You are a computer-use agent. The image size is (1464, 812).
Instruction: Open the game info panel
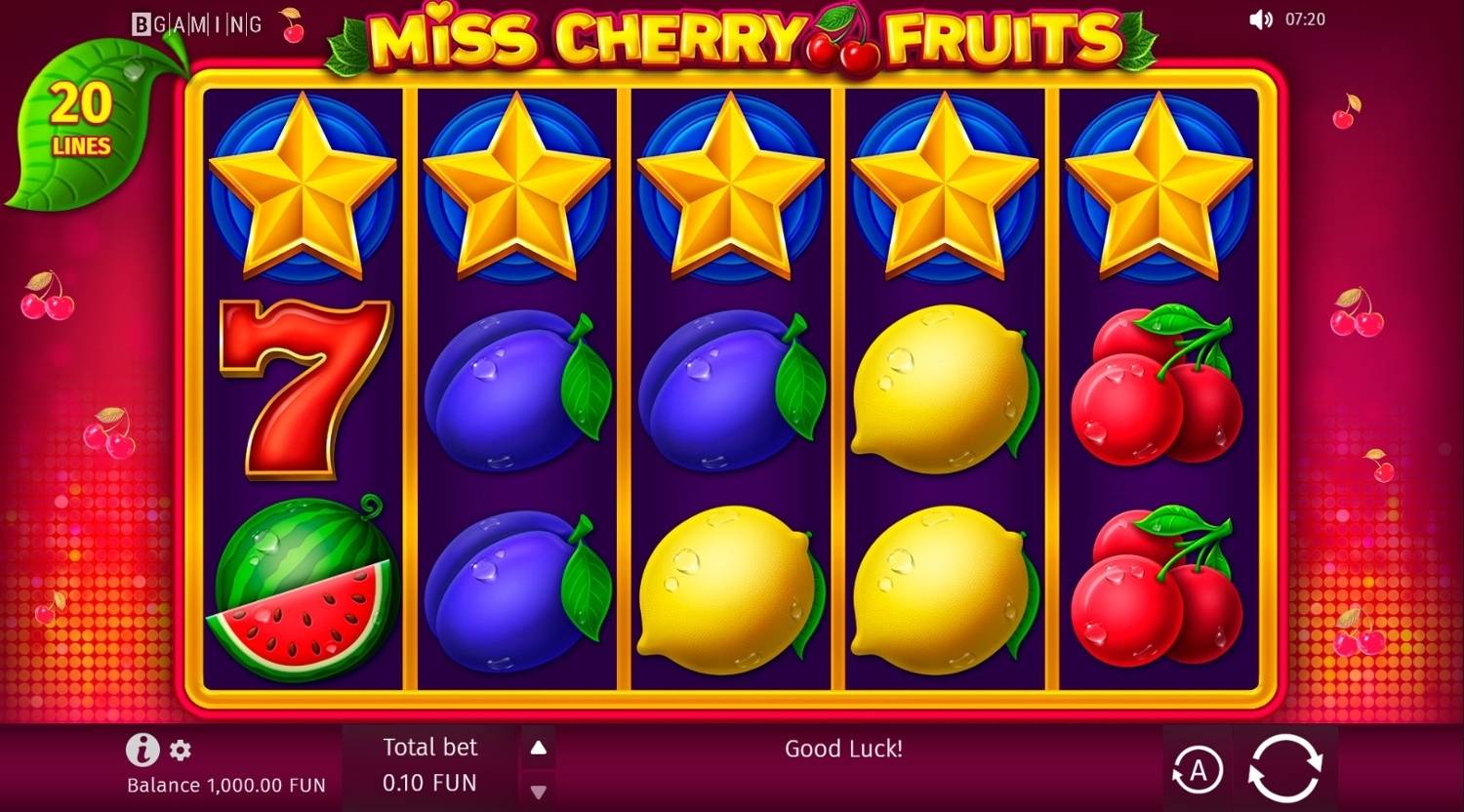(142, 751)
